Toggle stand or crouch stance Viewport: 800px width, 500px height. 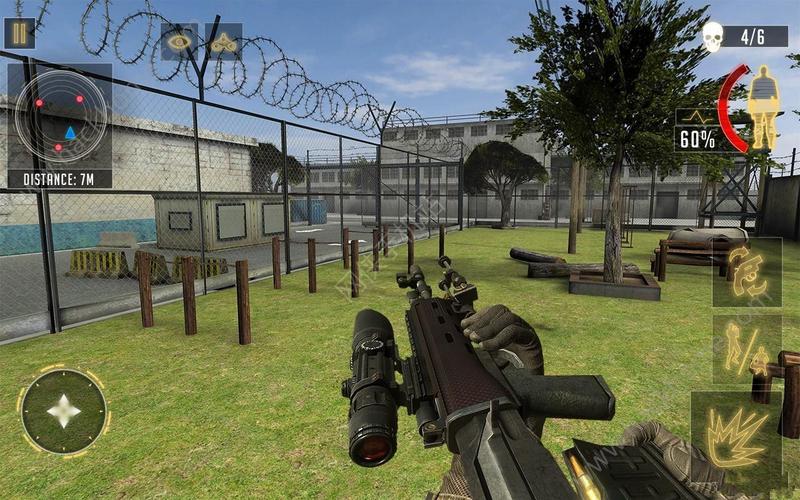pyautogui.click(x=746, y=349)
